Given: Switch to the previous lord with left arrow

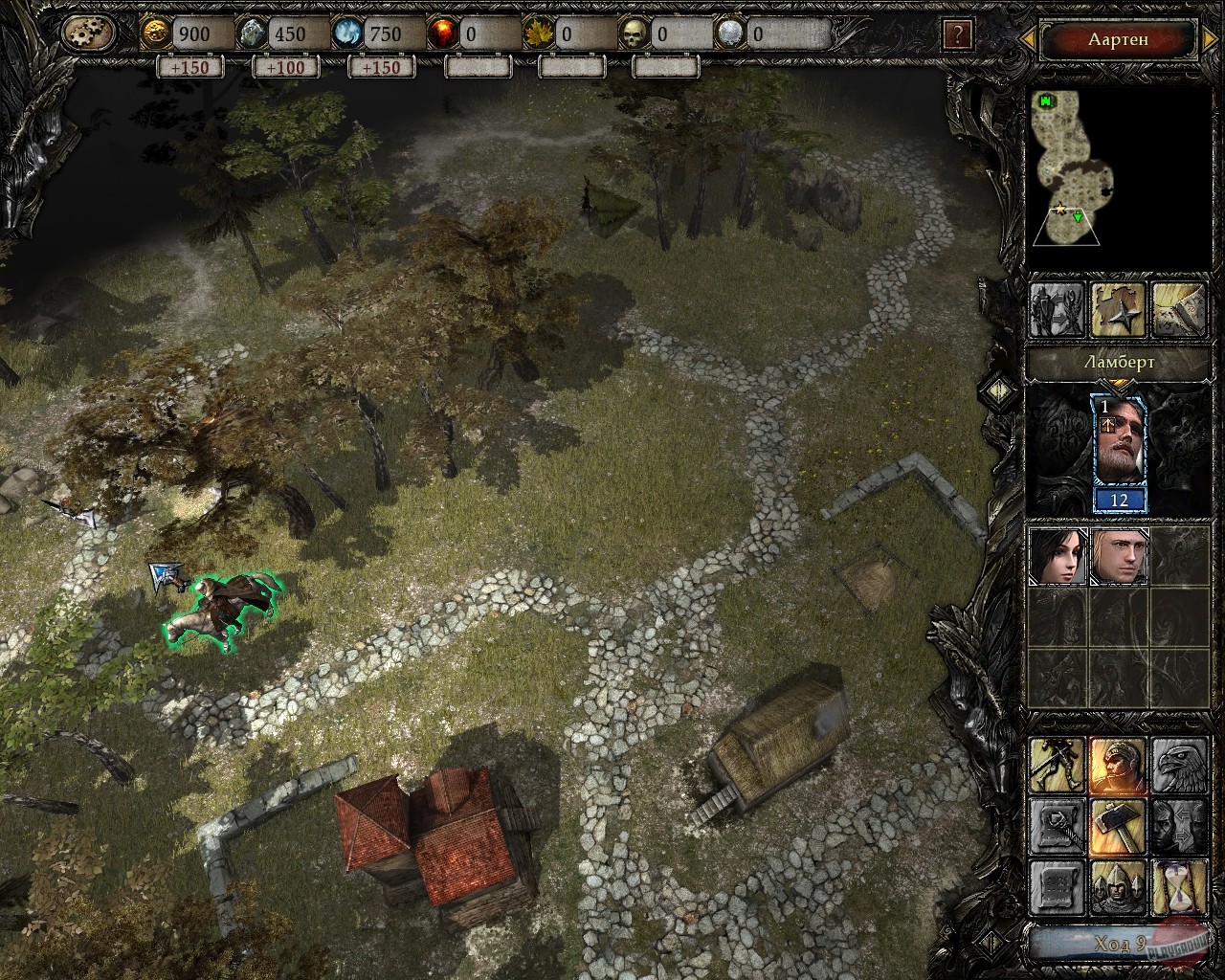Looking at the screenshot, I should point(1027,40).
